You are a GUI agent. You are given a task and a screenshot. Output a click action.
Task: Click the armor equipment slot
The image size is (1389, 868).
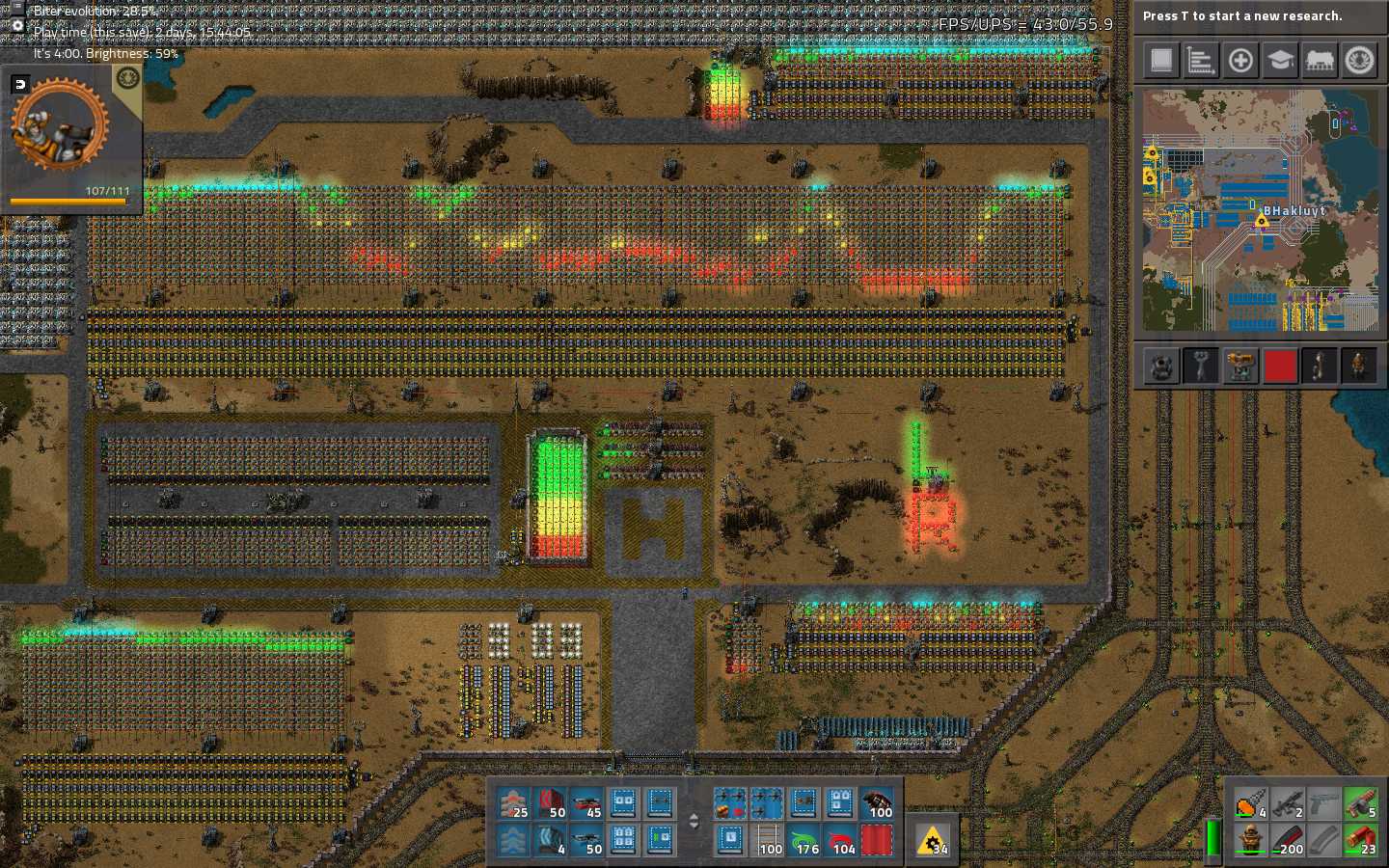pyautogui.click(x=1251, y=840)
